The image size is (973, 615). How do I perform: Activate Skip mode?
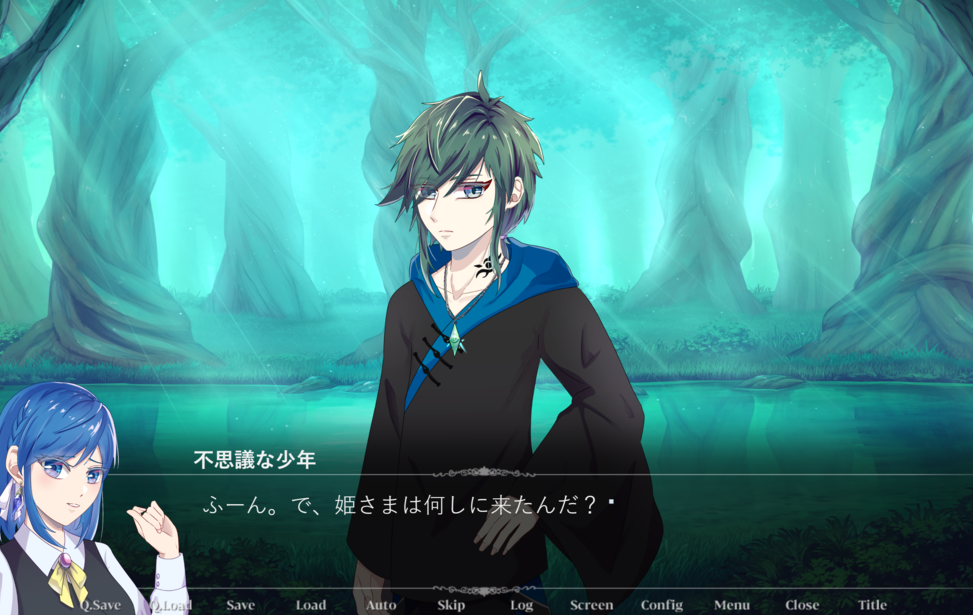click(x=451, y=605)
